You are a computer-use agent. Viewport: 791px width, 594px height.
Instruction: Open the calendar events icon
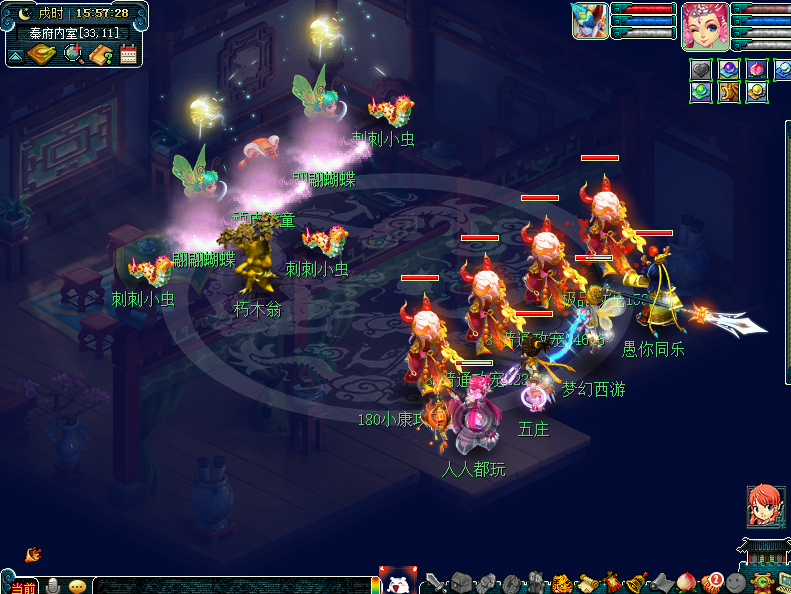coord(128,54)
